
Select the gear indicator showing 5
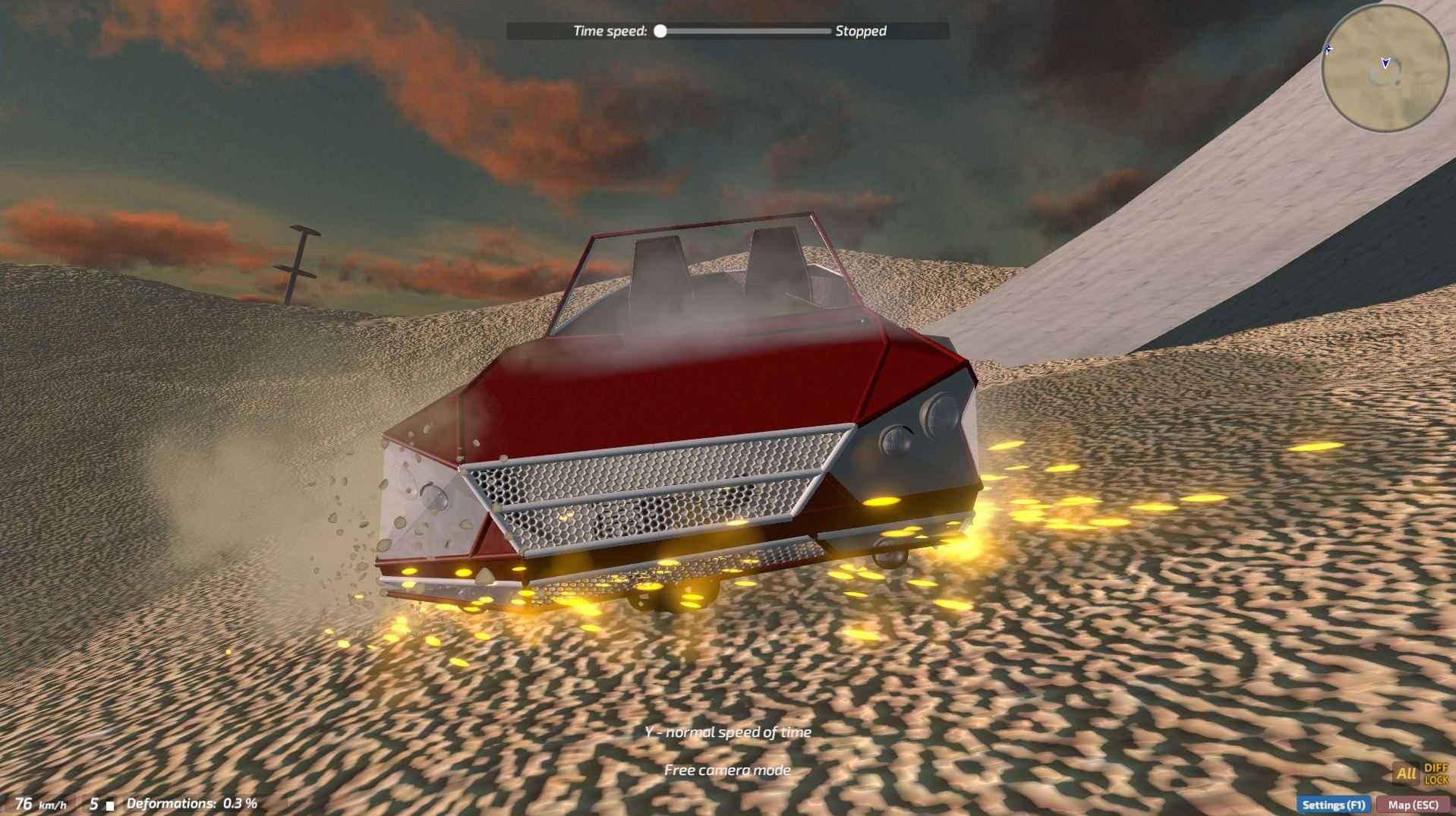pyautogui.click(x=93, y=802)
